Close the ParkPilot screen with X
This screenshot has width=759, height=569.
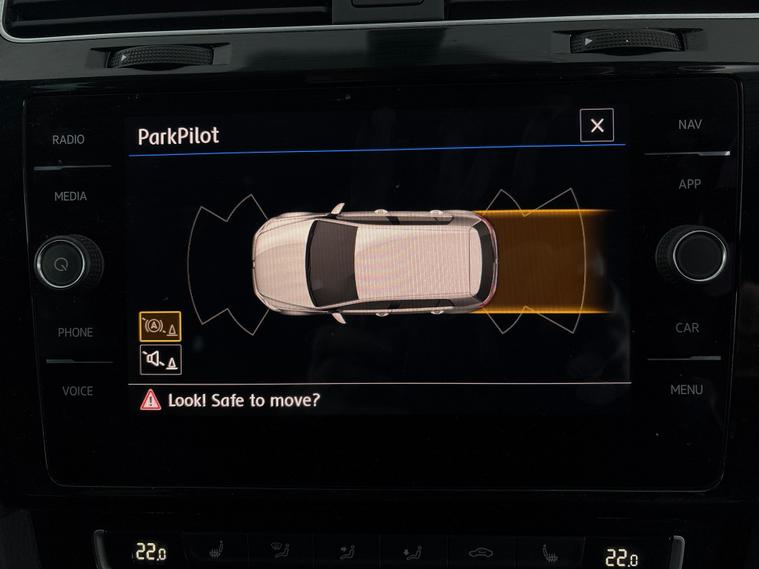point(597,125)
